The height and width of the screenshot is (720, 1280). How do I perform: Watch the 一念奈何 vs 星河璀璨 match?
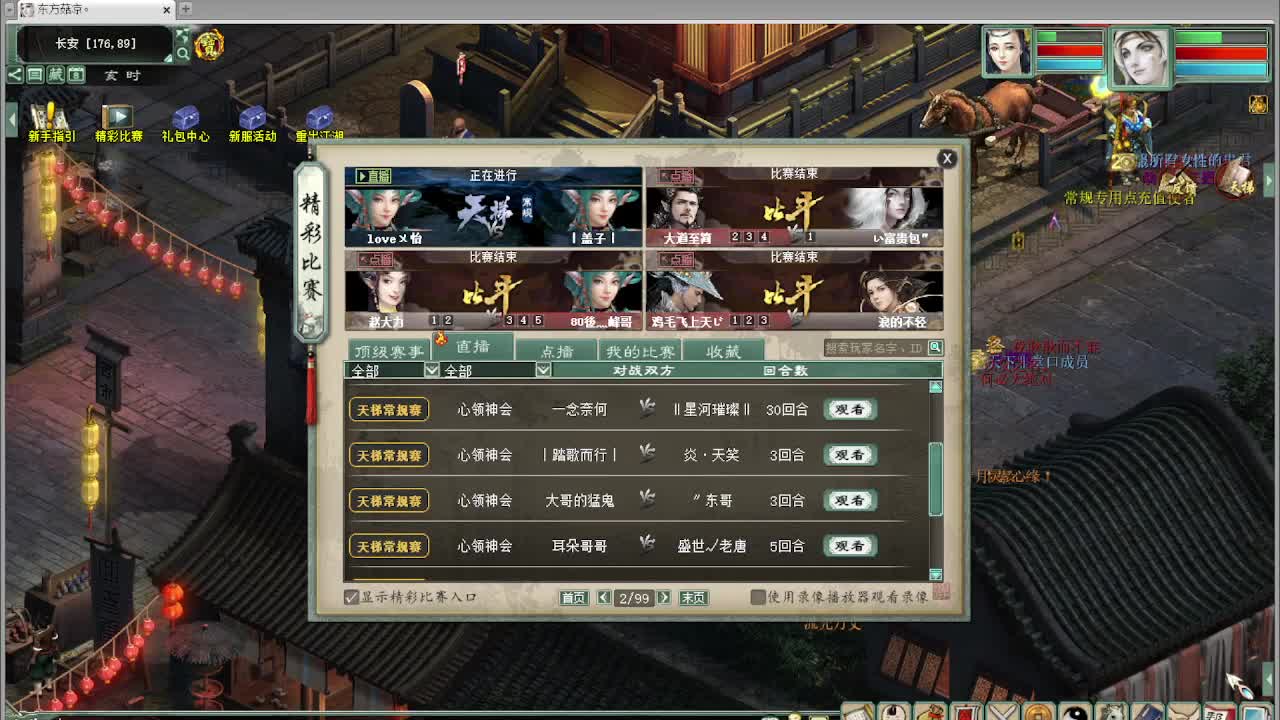849,409
